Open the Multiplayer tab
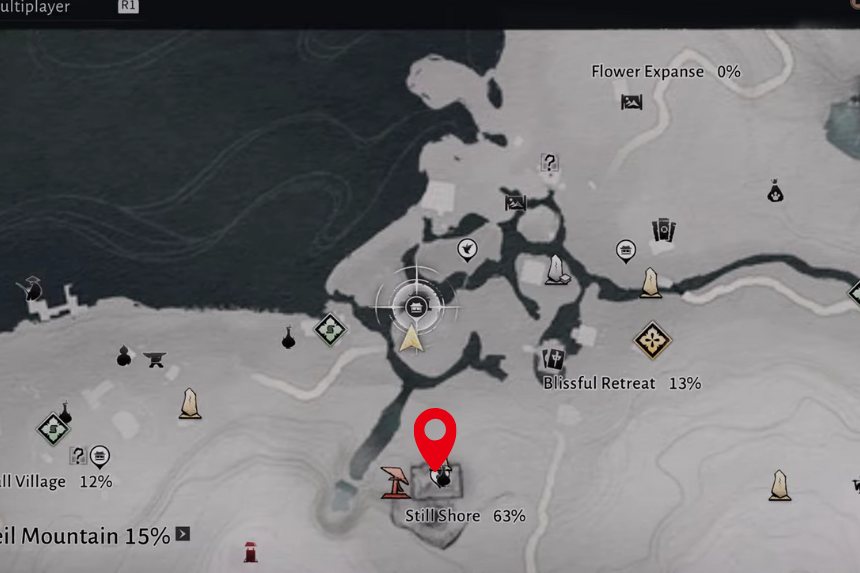 [36, 7]
